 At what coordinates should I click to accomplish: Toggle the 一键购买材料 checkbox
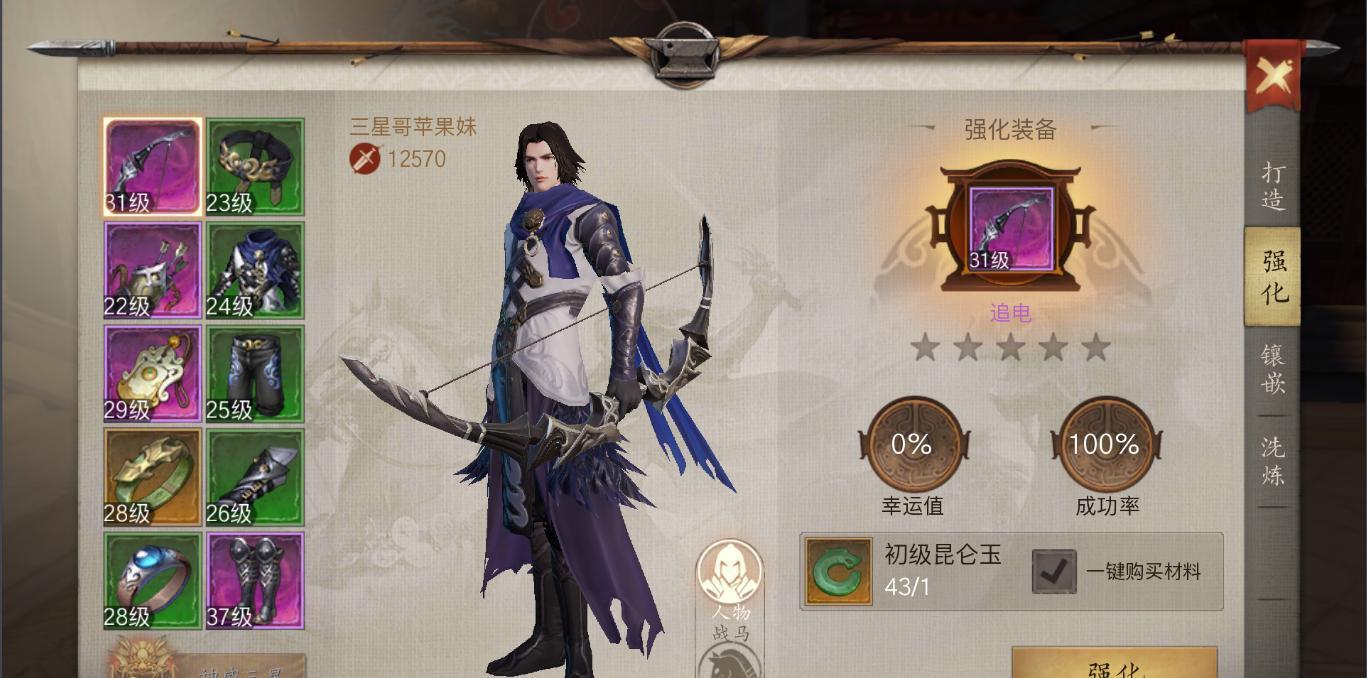point(1054,572)
